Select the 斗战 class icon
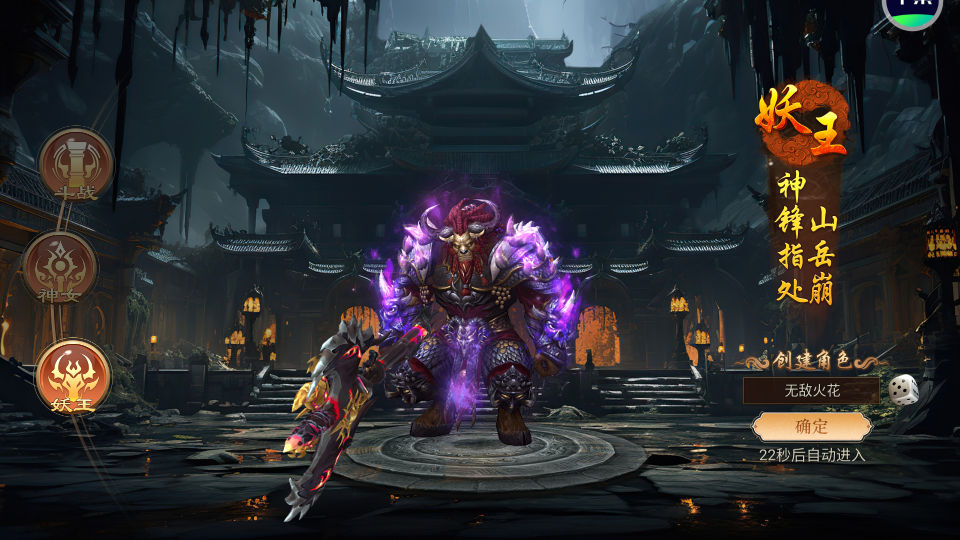 (x=76, y=164)
